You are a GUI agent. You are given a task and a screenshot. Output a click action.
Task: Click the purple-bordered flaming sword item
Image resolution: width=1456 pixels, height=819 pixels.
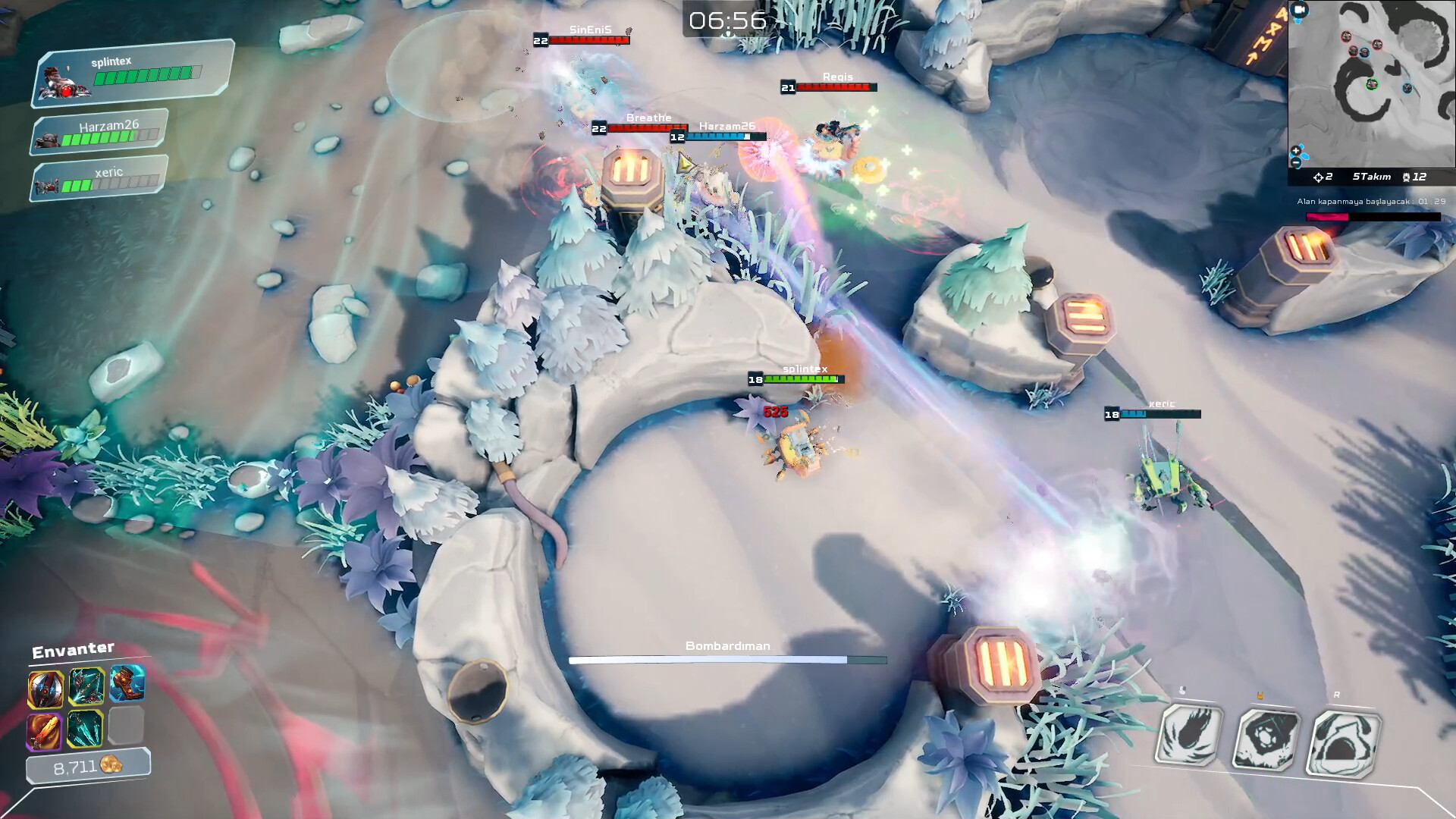tap(45, 730)
